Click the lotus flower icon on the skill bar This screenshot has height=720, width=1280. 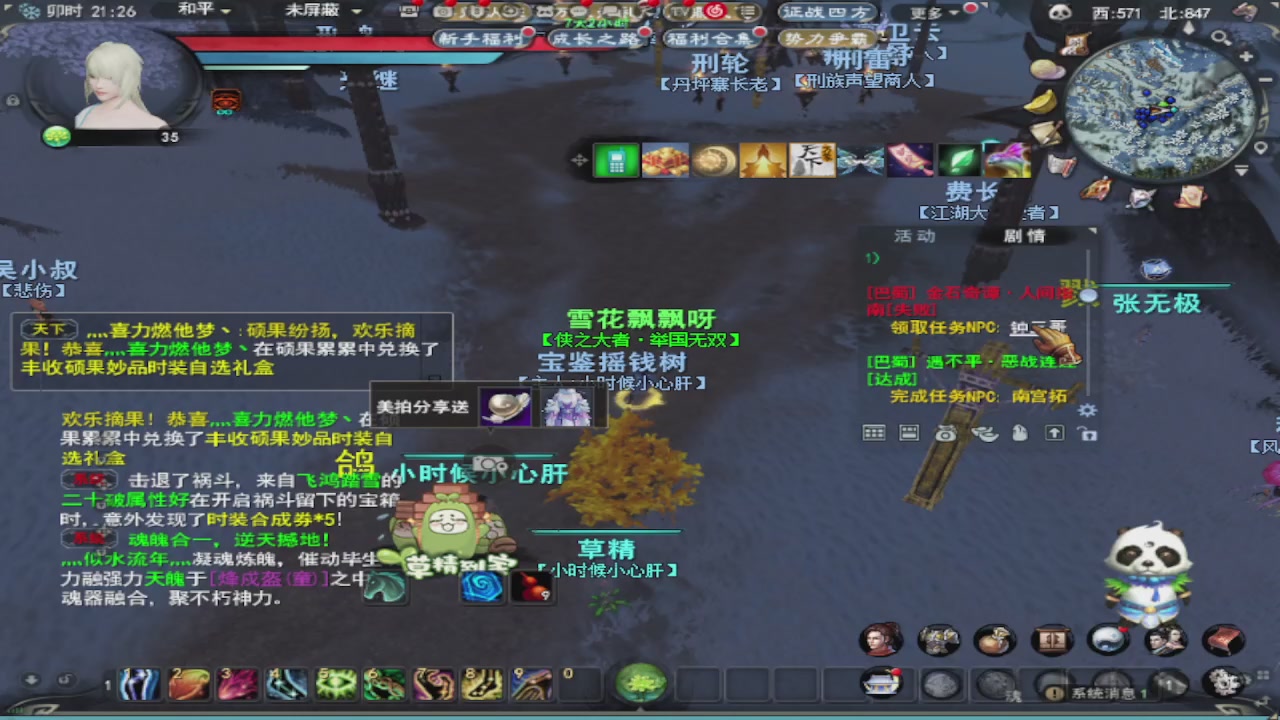click(640, 683)
